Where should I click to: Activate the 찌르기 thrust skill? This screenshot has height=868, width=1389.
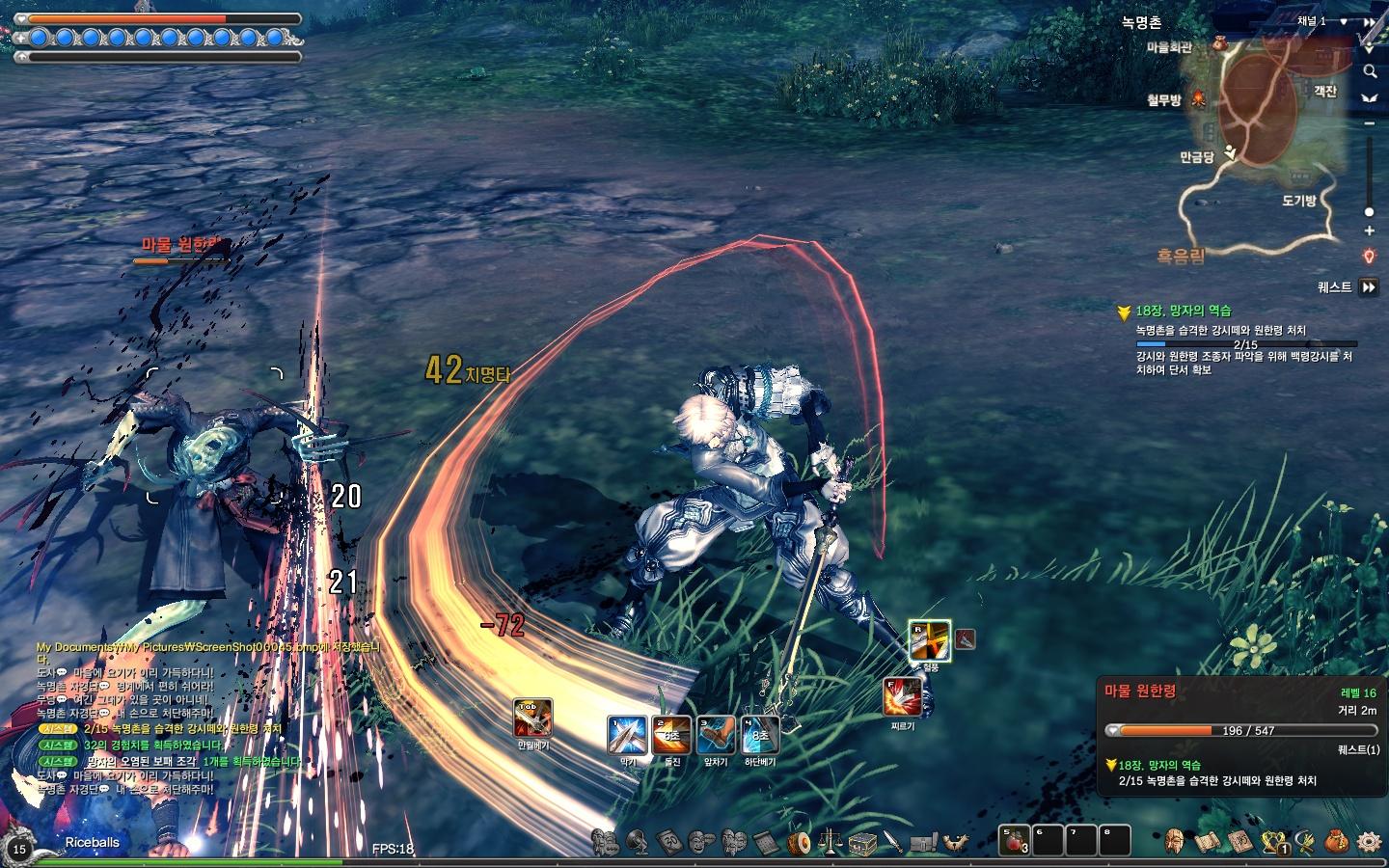pos(902,698)
